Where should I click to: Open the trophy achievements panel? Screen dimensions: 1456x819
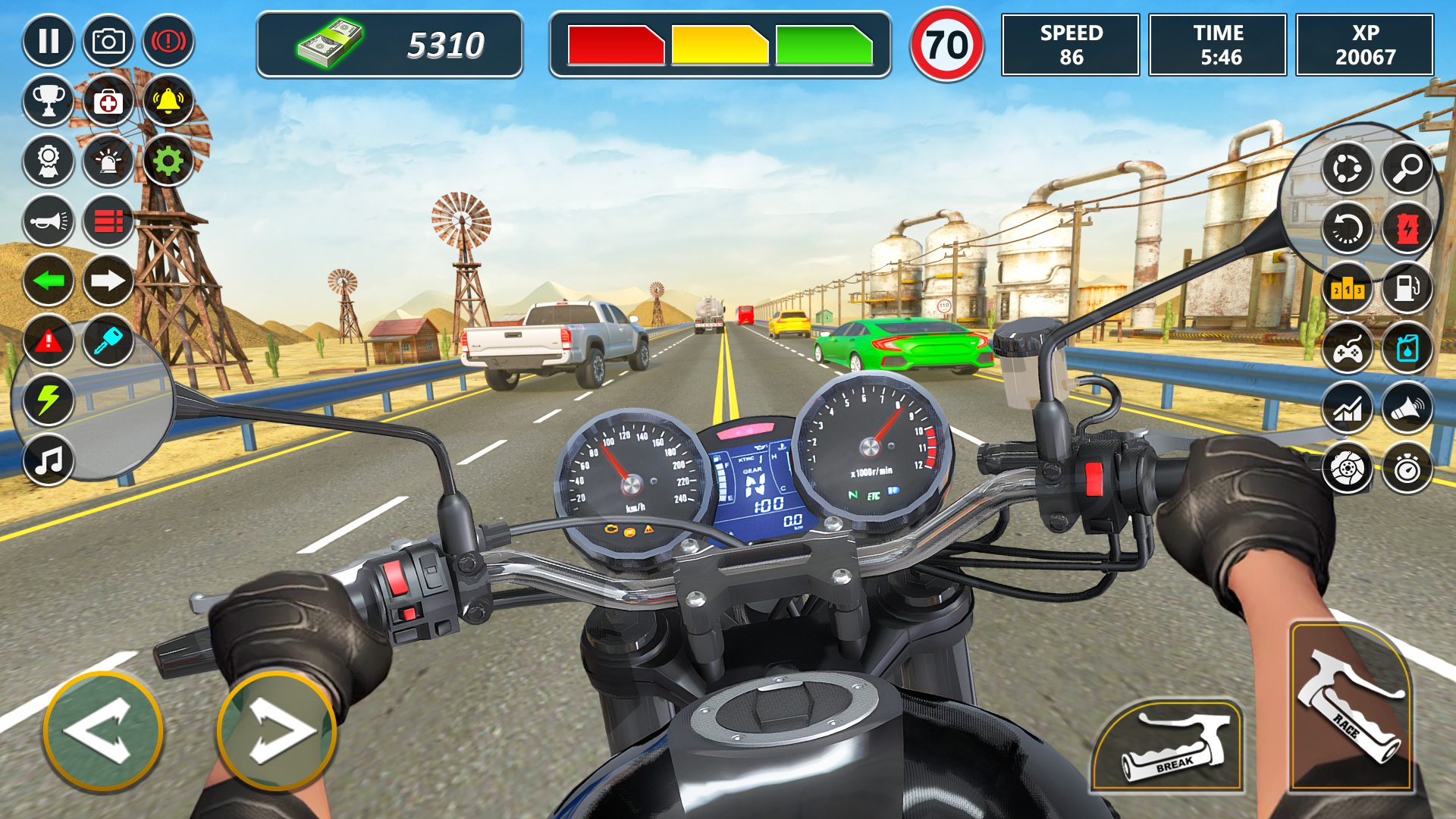point(49,101)
